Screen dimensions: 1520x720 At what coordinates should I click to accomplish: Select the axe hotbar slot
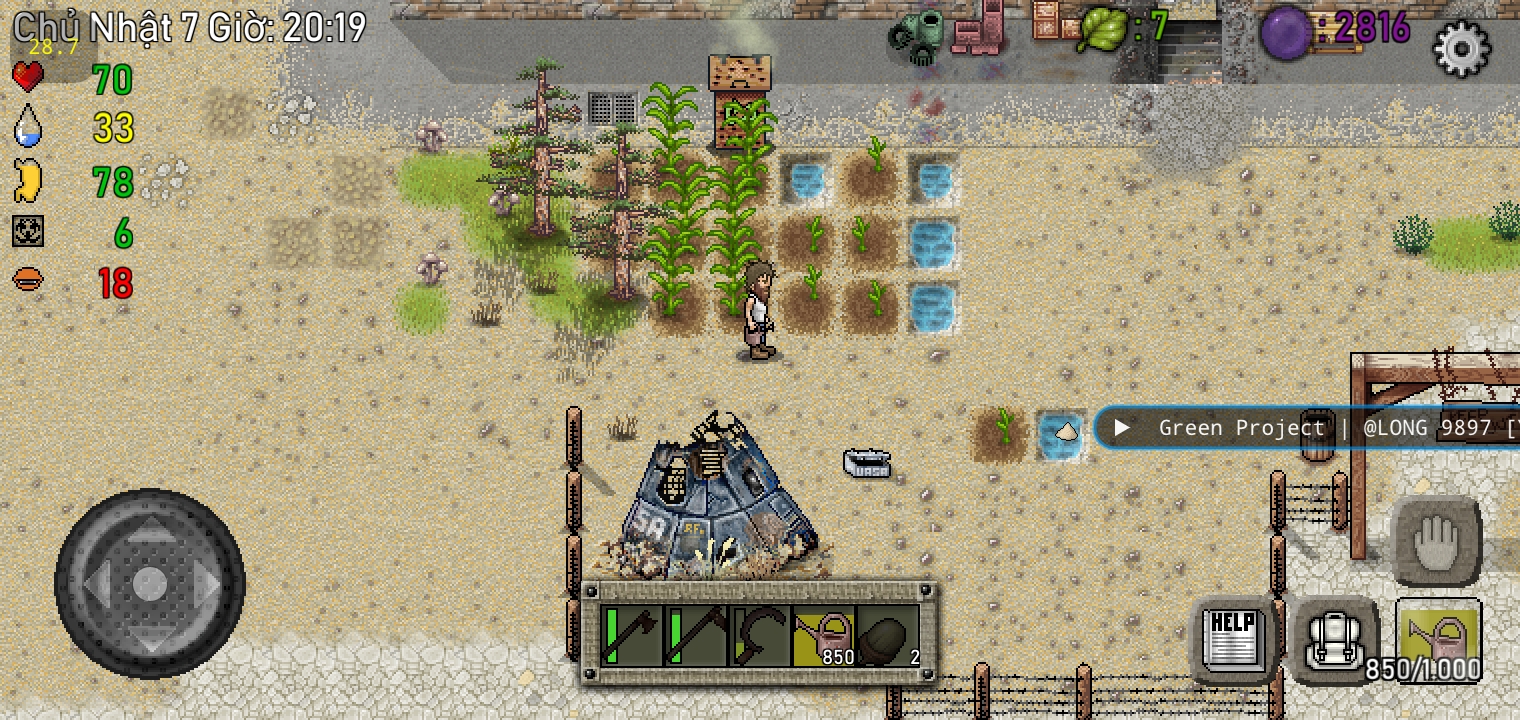[632, 636]
